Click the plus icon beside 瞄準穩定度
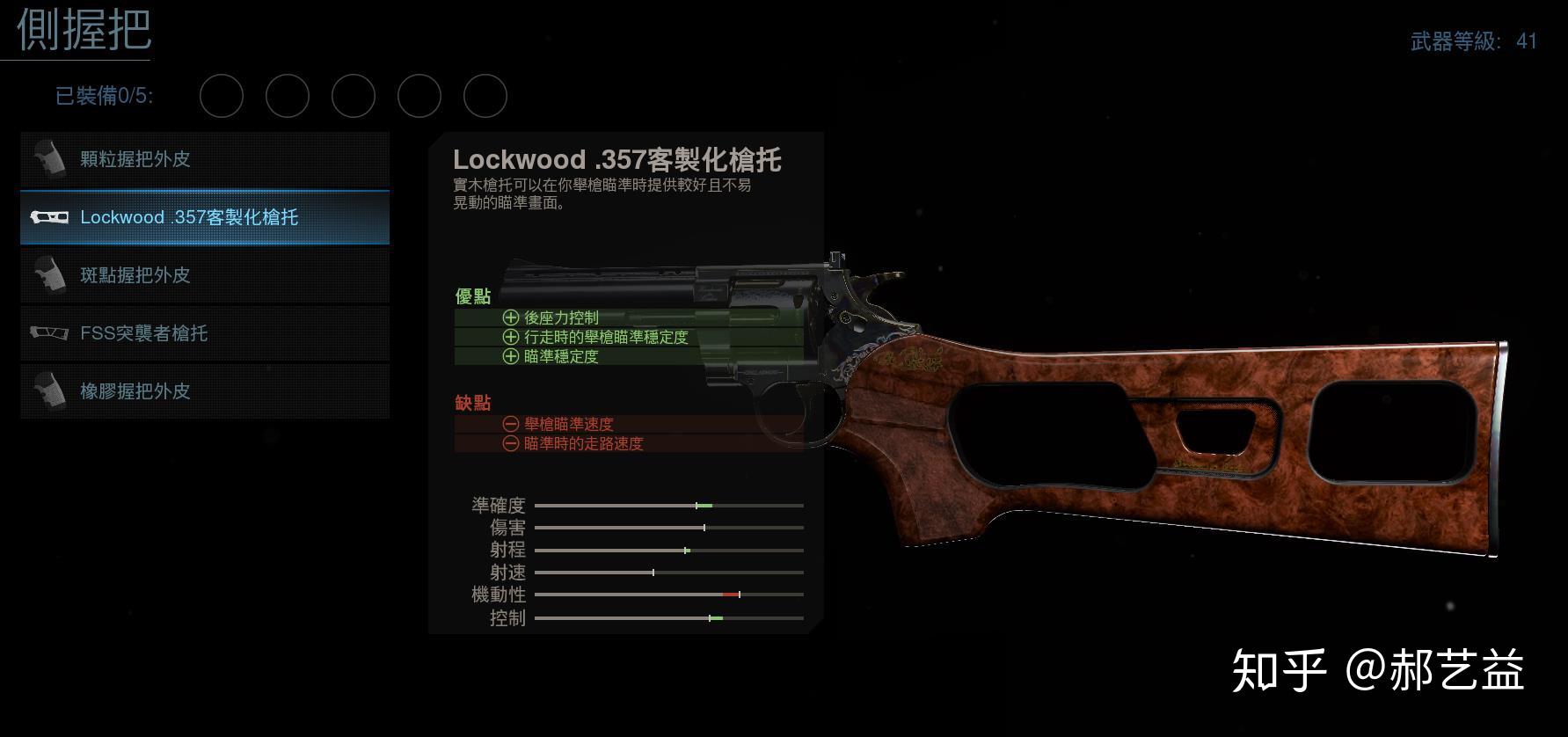The height and width of the screenshot is (737, 1568). (x=510, y=357)
